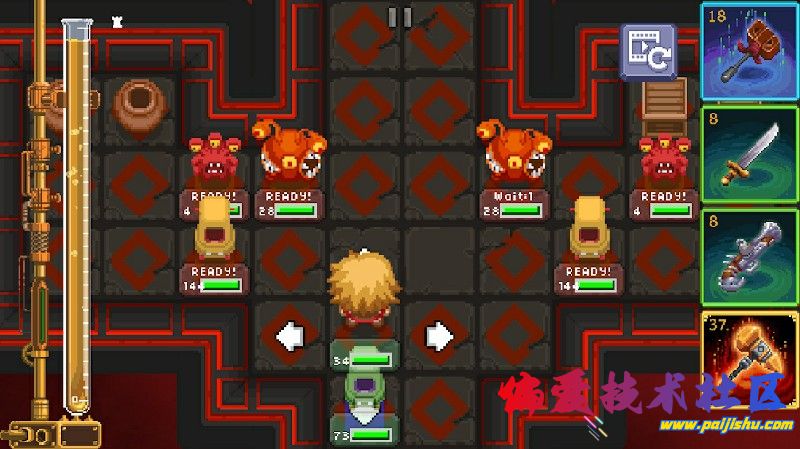Move the hero with the right arrow

[x=438, y=336]
